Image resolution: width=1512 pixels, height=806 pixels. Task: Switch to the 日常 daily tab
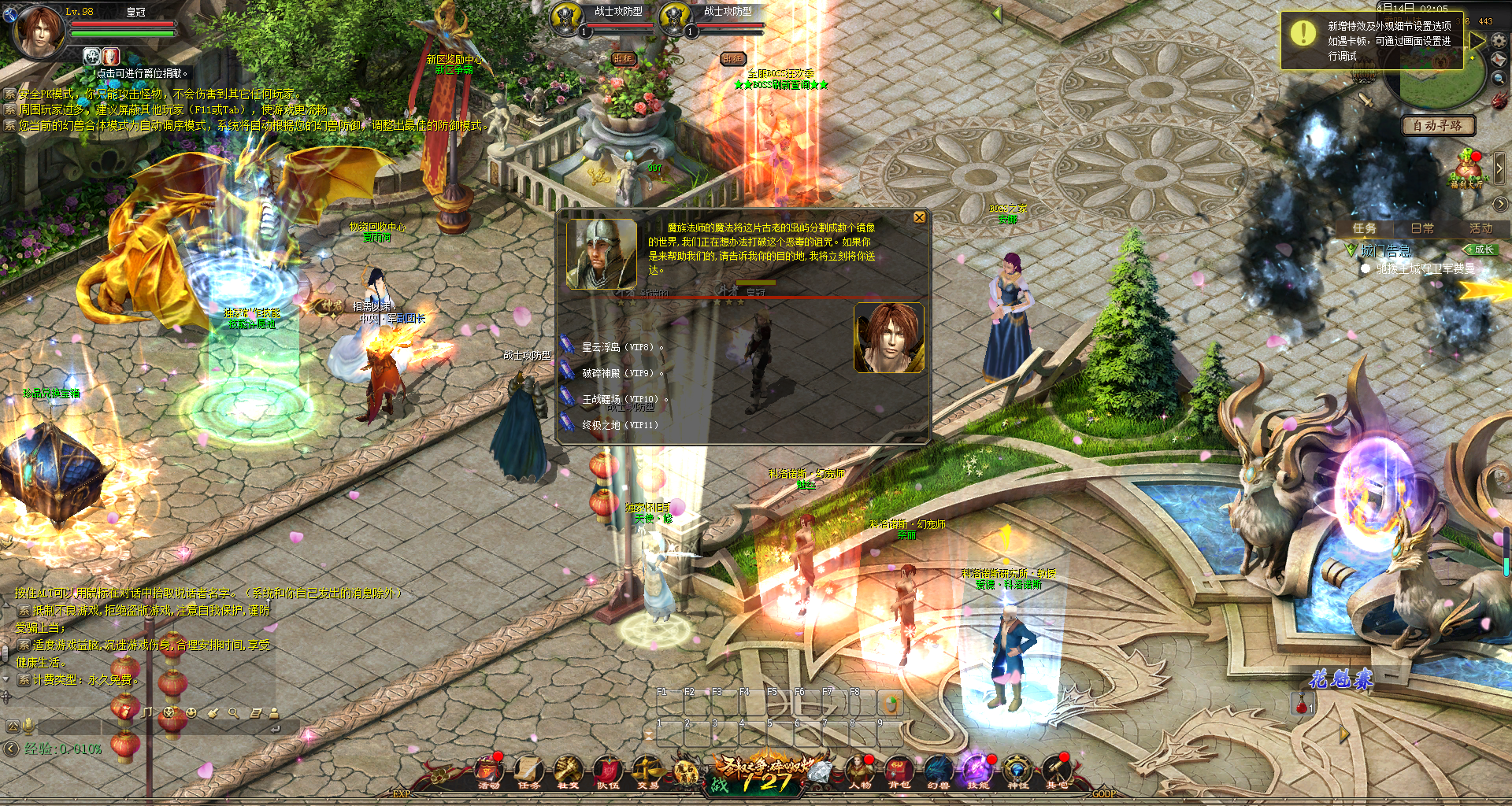pos(1422,228)
